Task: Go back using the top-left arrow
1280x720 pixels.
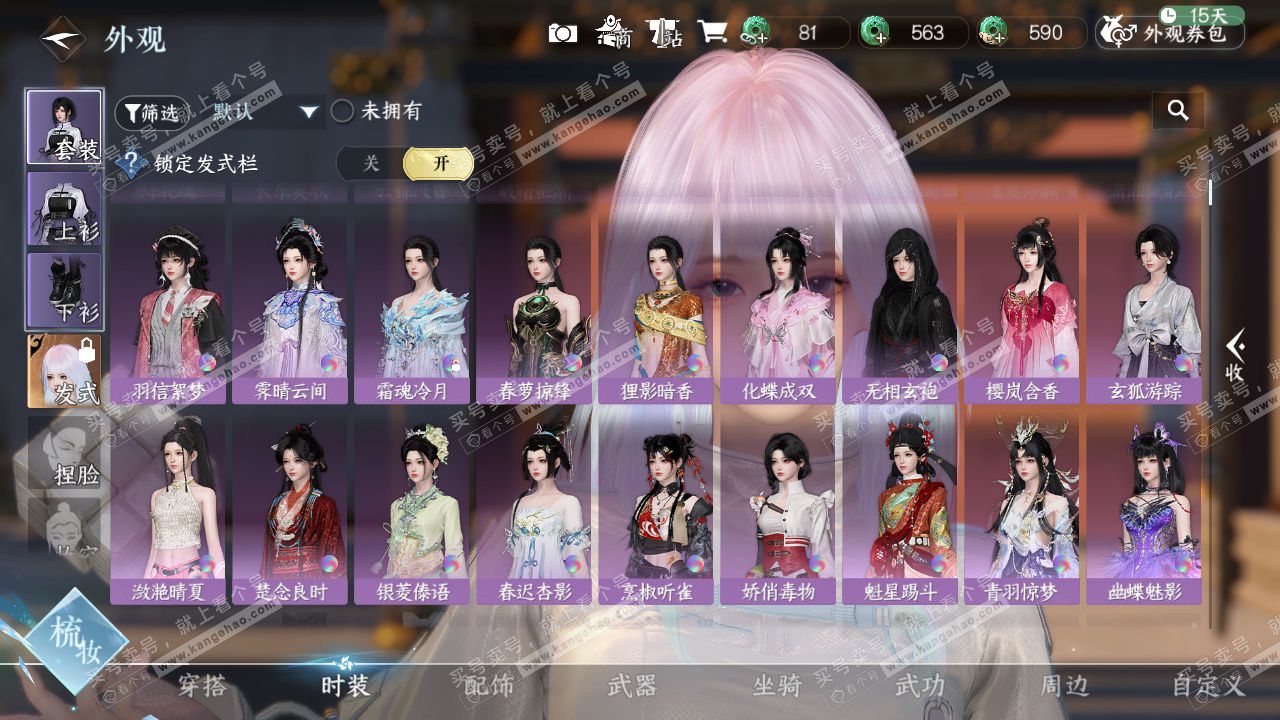Action: 62,39
